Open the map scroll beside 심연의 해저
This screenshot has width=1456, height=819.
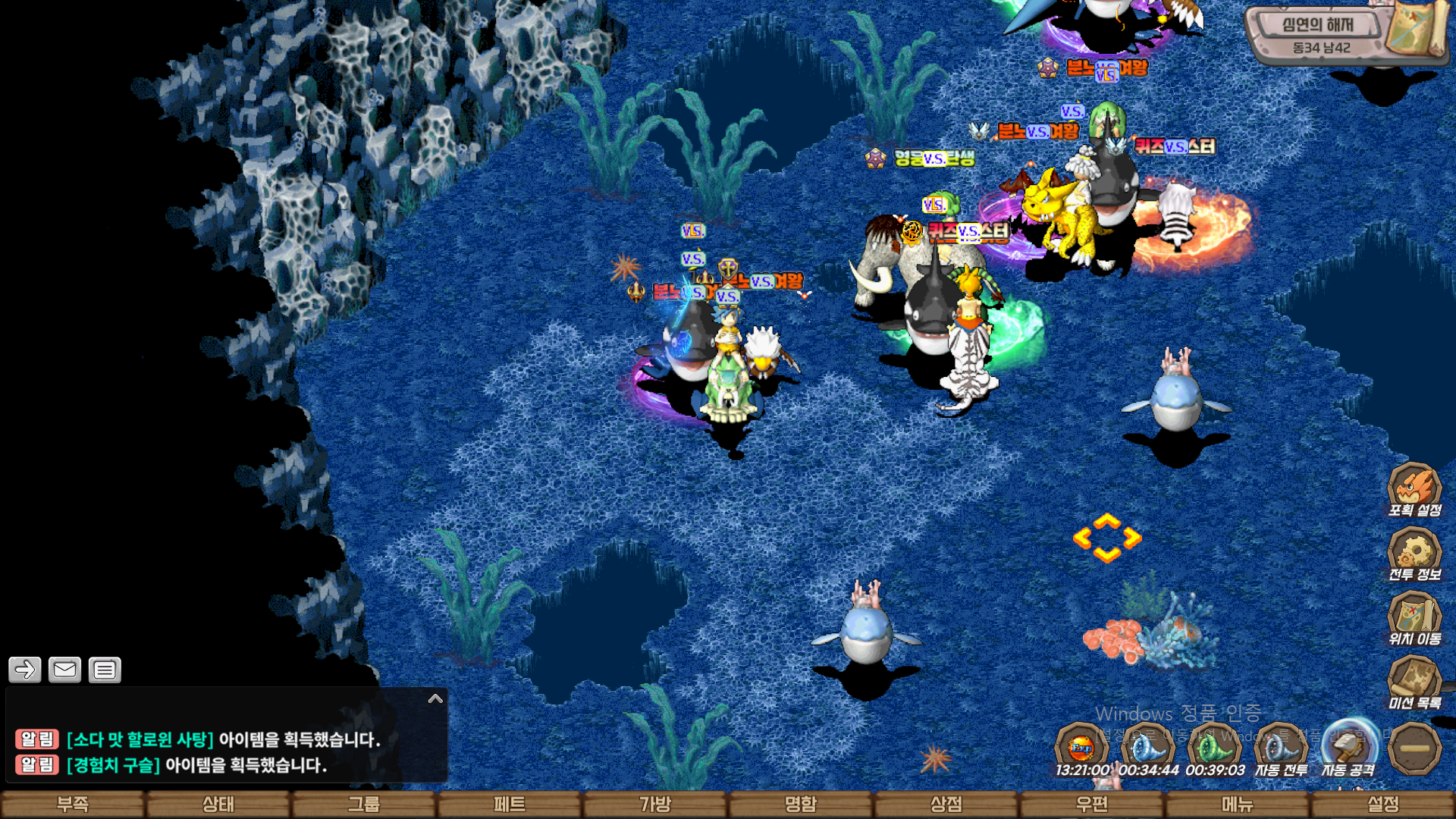1417,29
